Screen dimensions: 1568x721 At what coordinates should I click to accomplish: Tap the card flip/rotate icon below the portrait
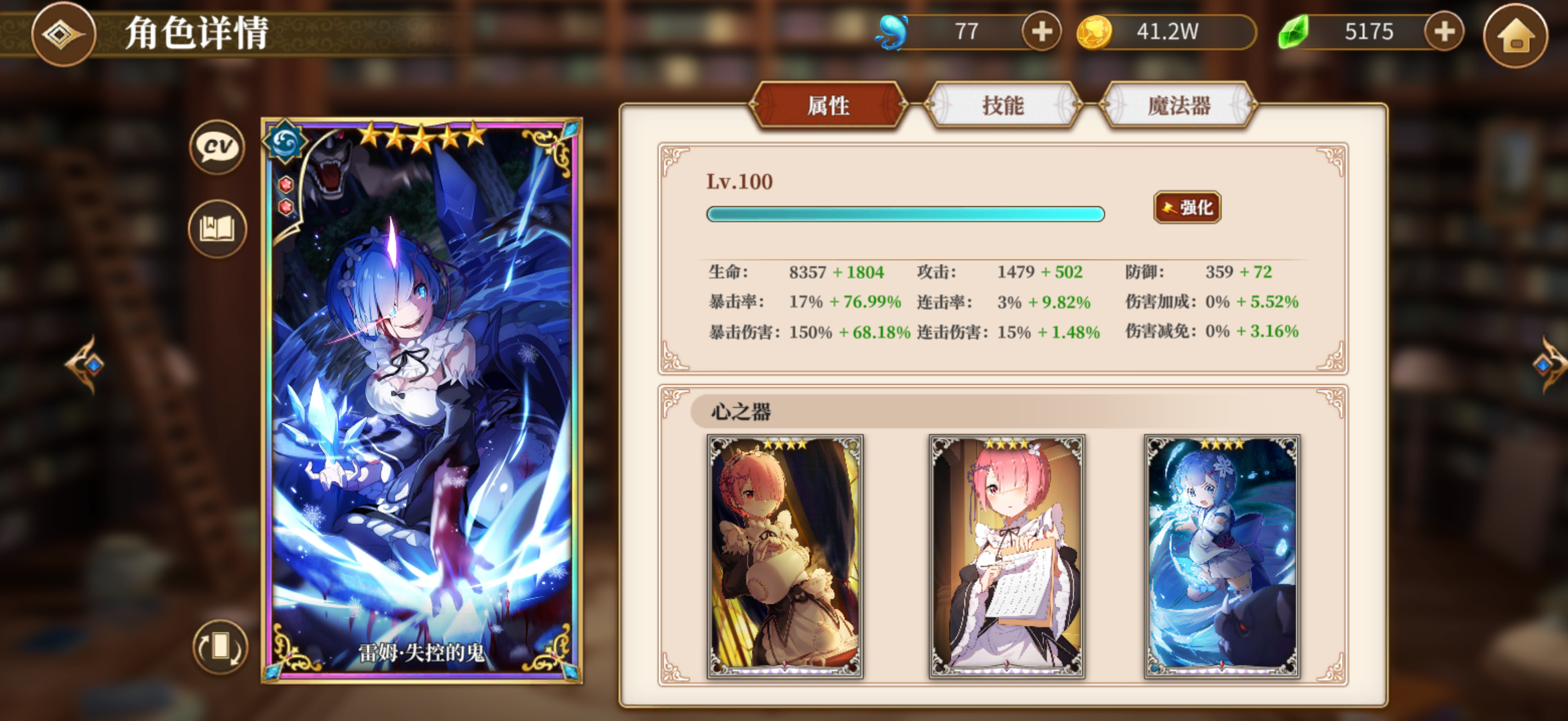(221, 645)
